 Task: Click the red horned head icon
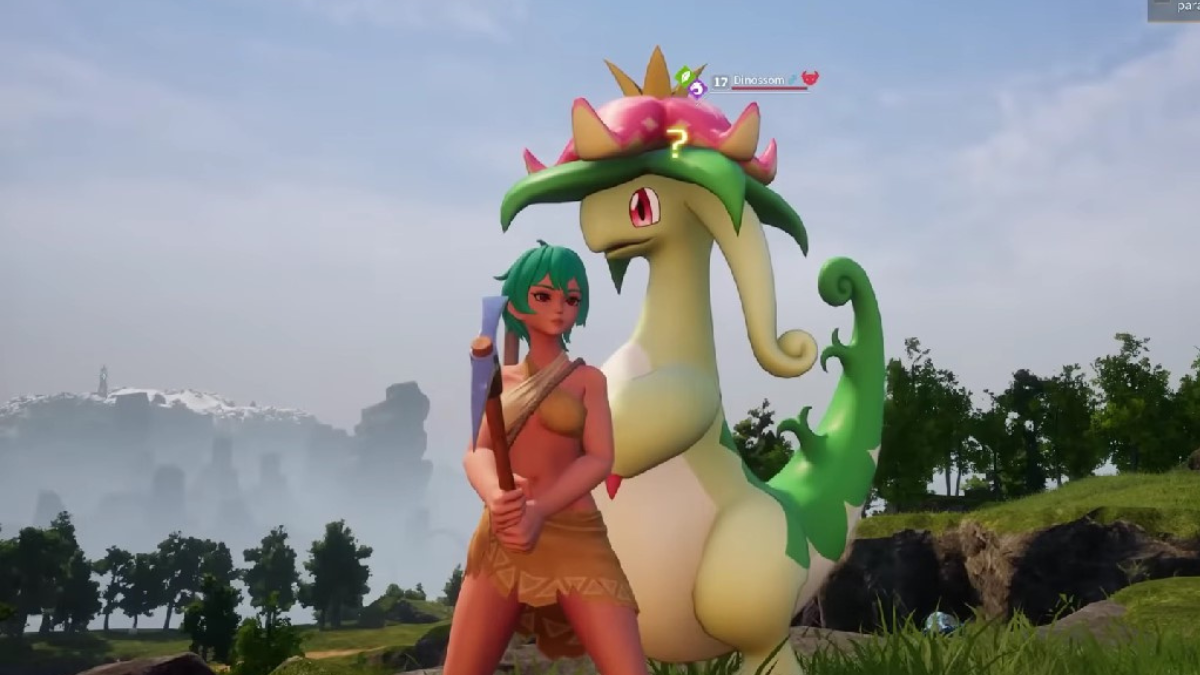pyautogui.click(x=810, y=78)
